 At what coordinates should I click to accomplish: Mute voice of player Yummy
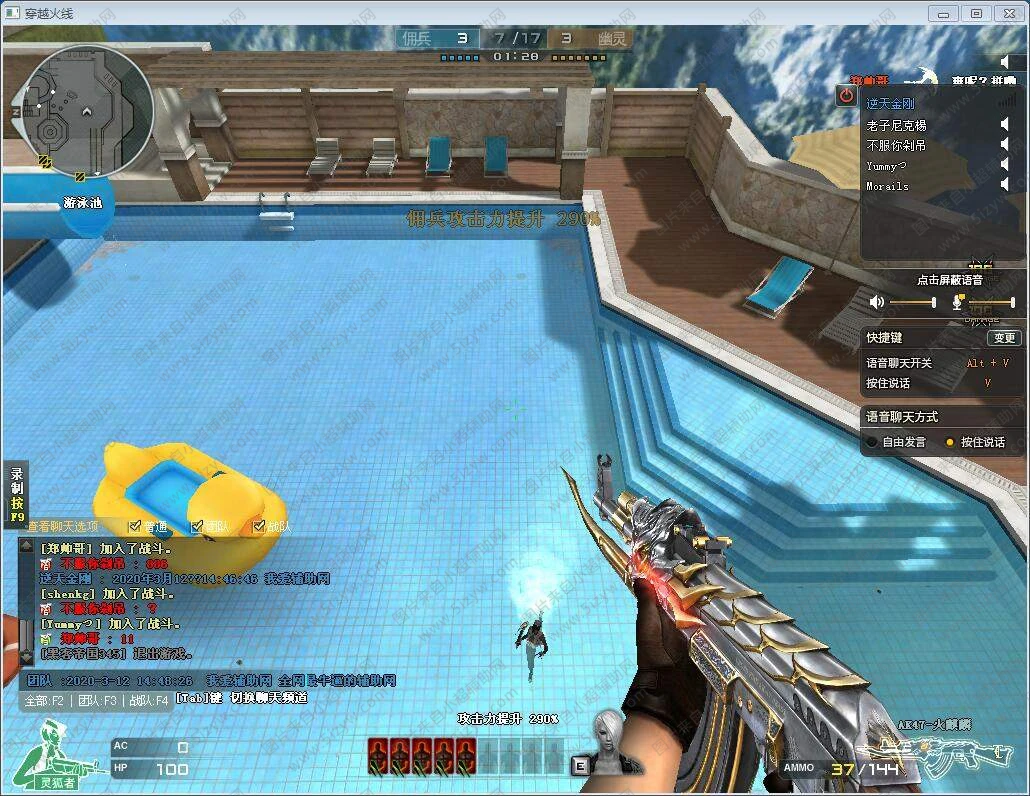(x=1005, y=165)
